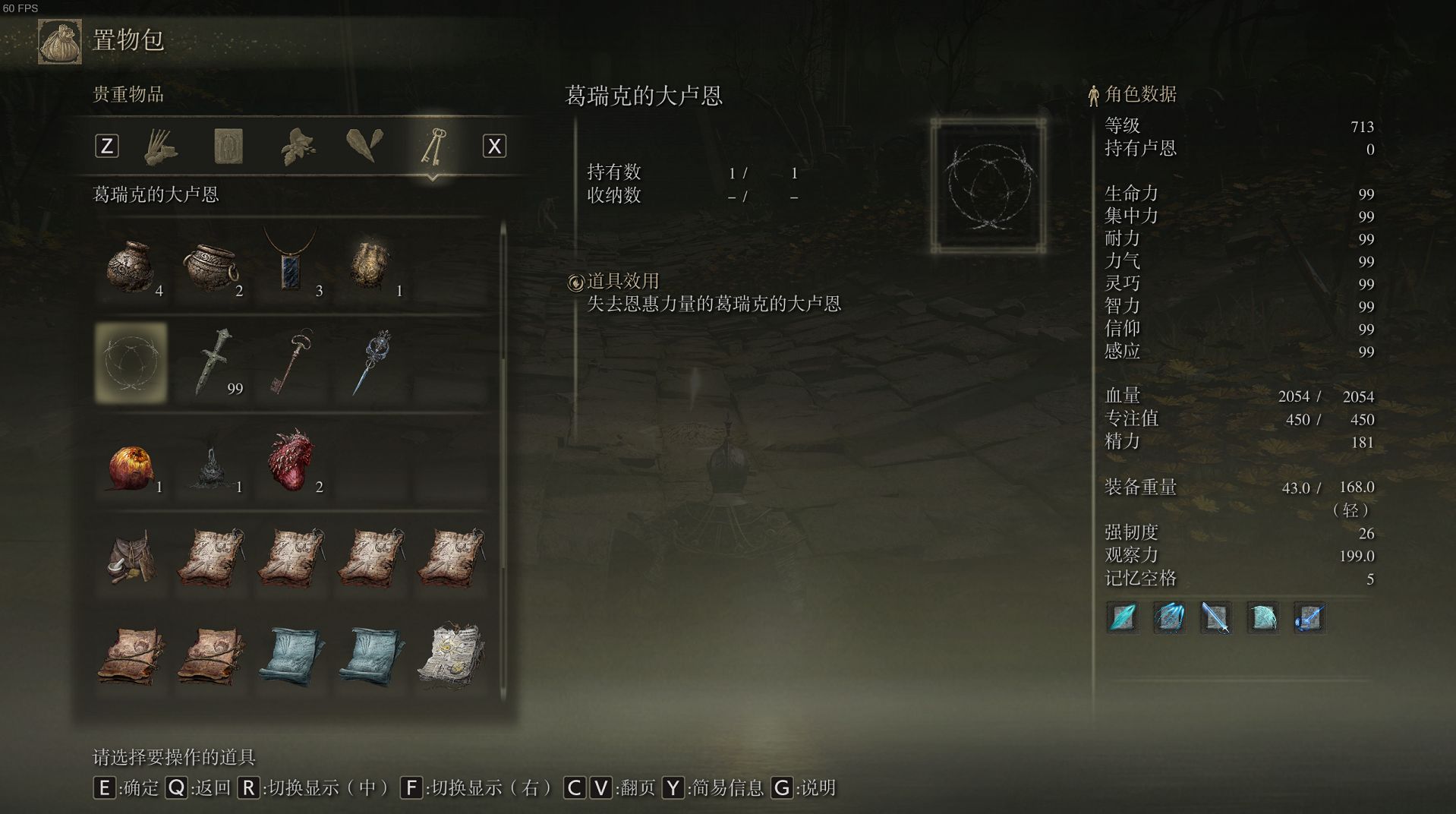The width and height of the screenshot is (1456, 814).
Task: Select Godrick's Great Rune in the item grid
Action: (x=131, y=362)
